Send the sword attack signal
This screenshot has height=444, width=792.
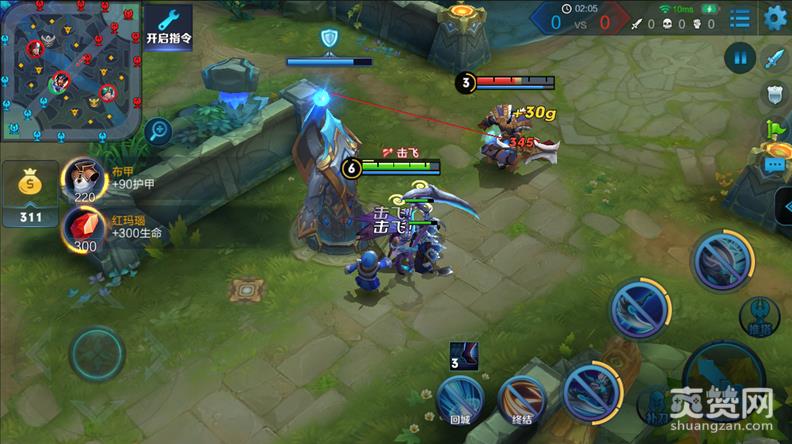(x=775, y=58)
